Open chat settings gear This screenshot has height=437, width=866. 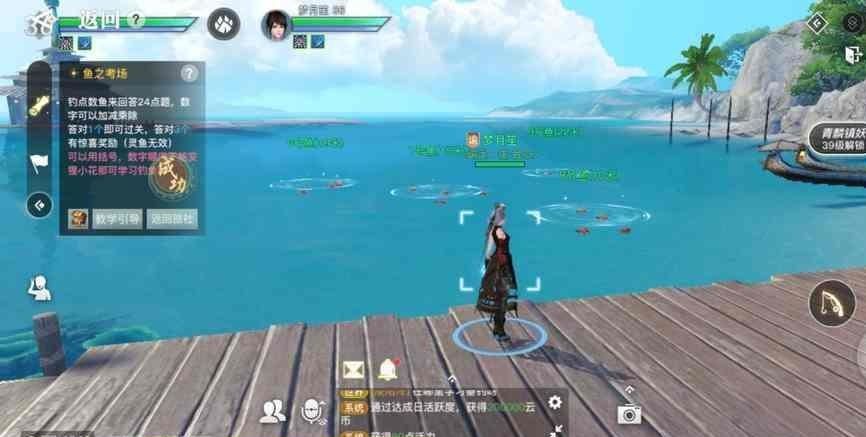[x=554, y=402]
